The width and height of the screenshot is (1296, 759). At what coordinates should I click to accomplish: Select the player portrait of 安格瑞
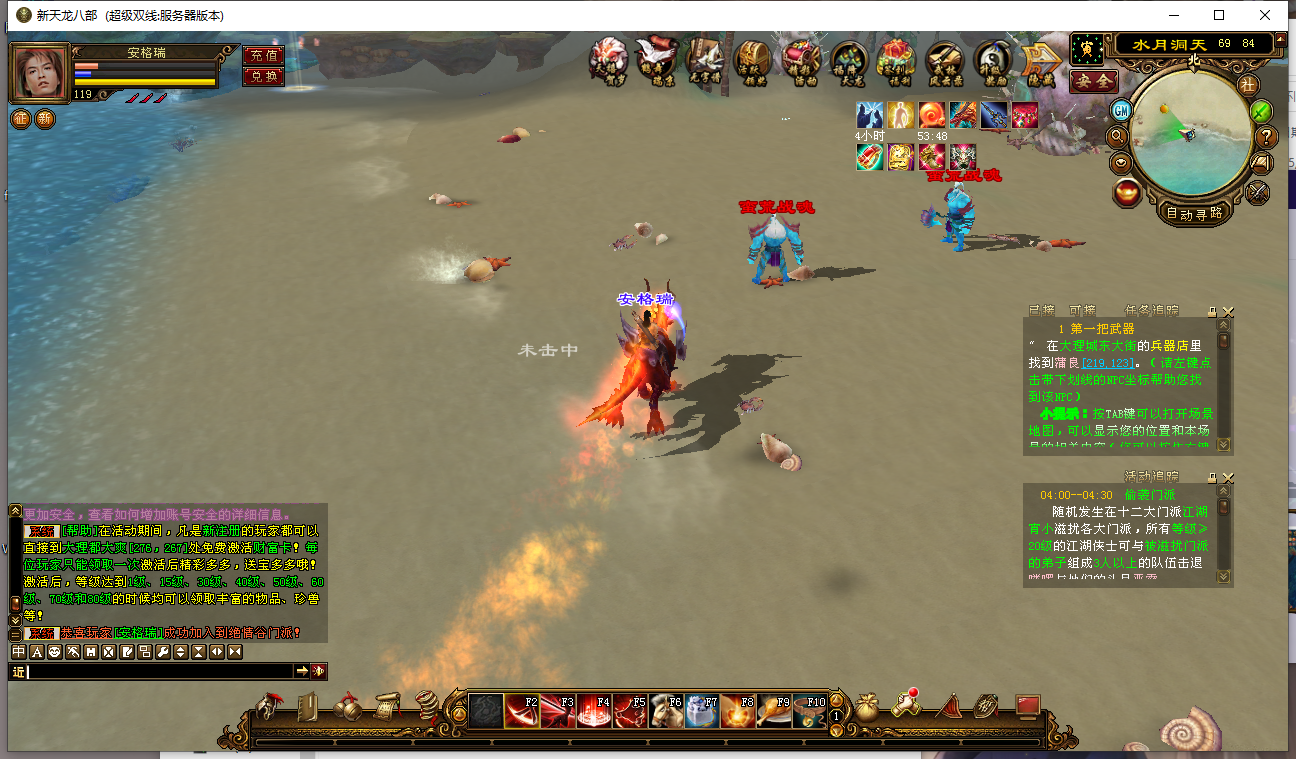click(40, 72)
